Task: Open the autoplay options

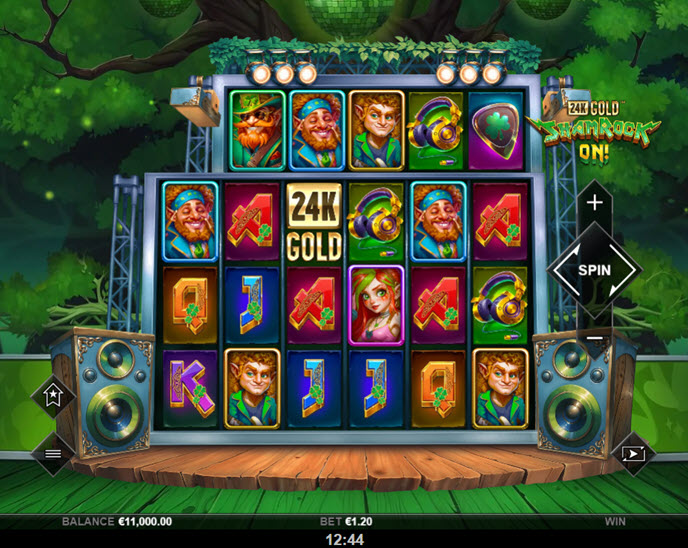Action: [x=634, y=453]
